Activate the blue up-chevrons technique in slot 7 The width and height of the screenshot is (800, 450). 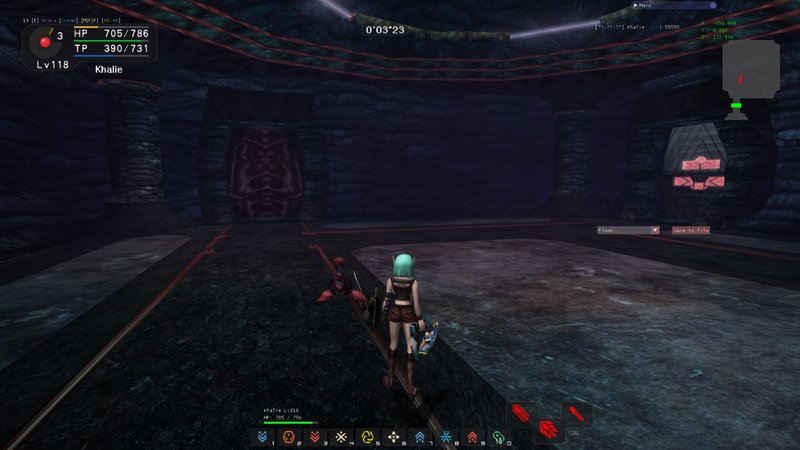coord(420,436)
